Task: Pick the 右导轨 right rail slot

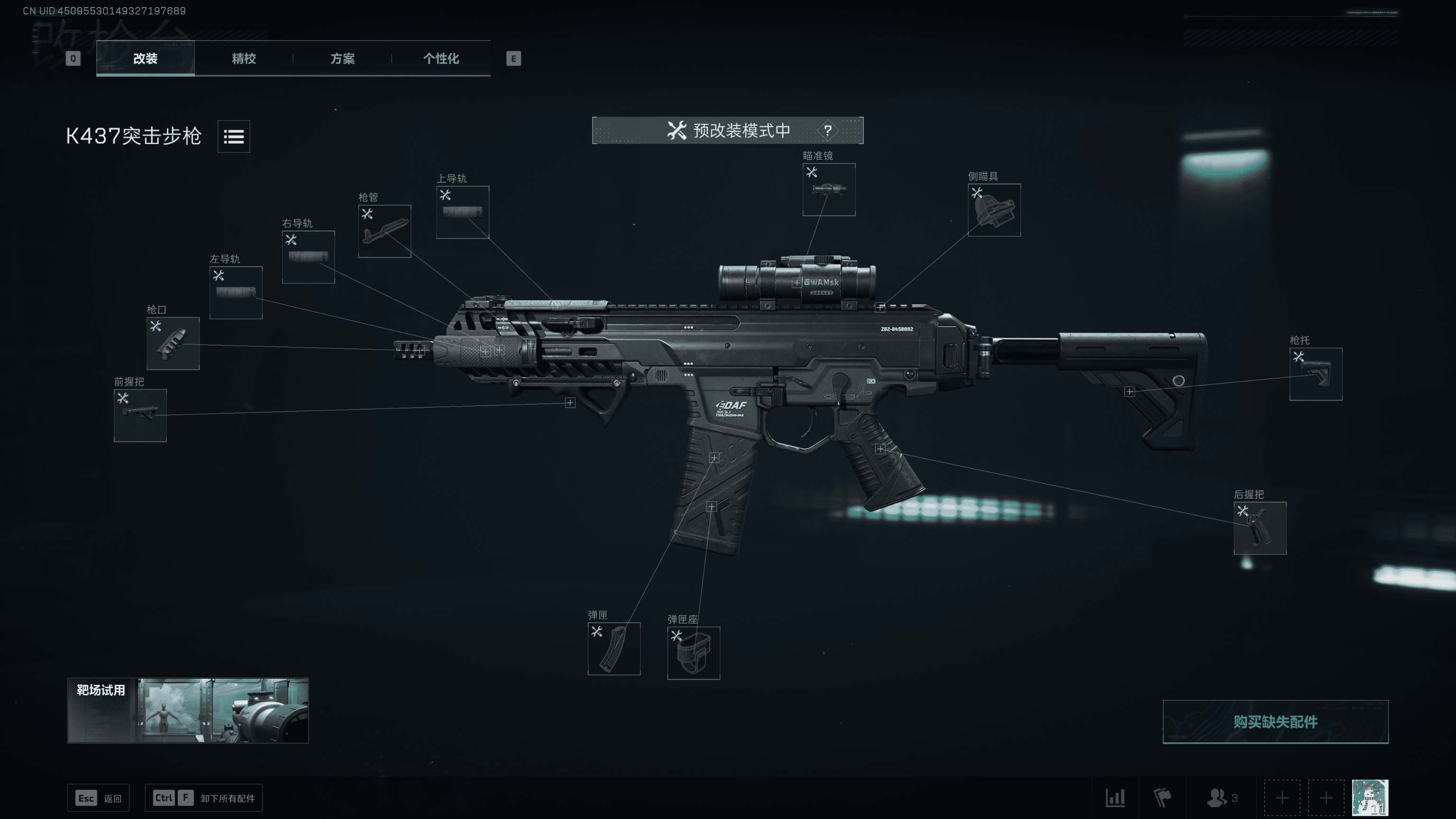Action: click(308, 257)
